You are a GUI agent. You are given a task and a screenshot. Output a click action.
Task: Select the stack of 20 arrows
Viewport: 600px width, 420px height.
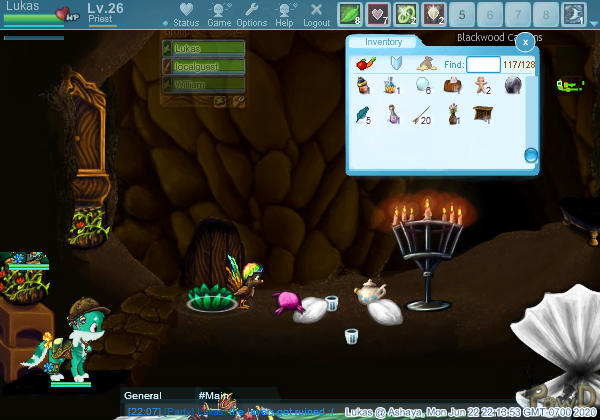coord(423,115)
